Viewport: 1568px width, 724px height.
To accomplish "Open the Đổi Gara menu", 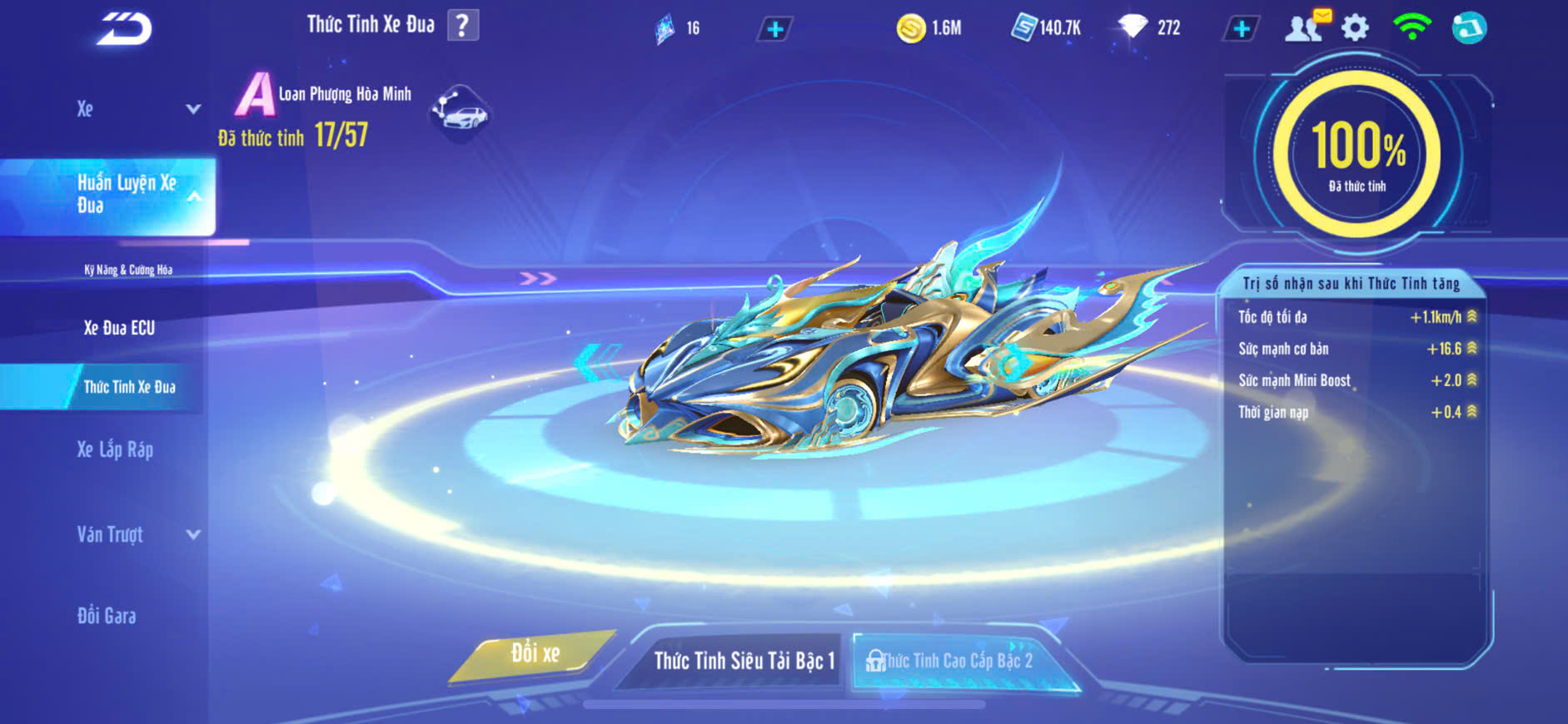I will tap(107, 616).
